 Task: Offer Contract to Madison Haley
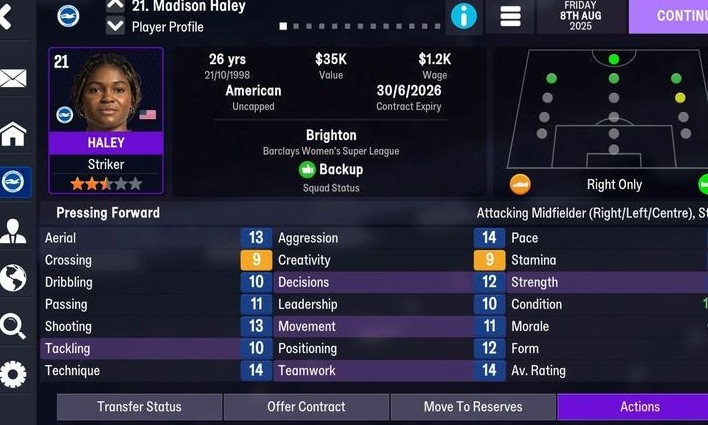coord(306,407)
